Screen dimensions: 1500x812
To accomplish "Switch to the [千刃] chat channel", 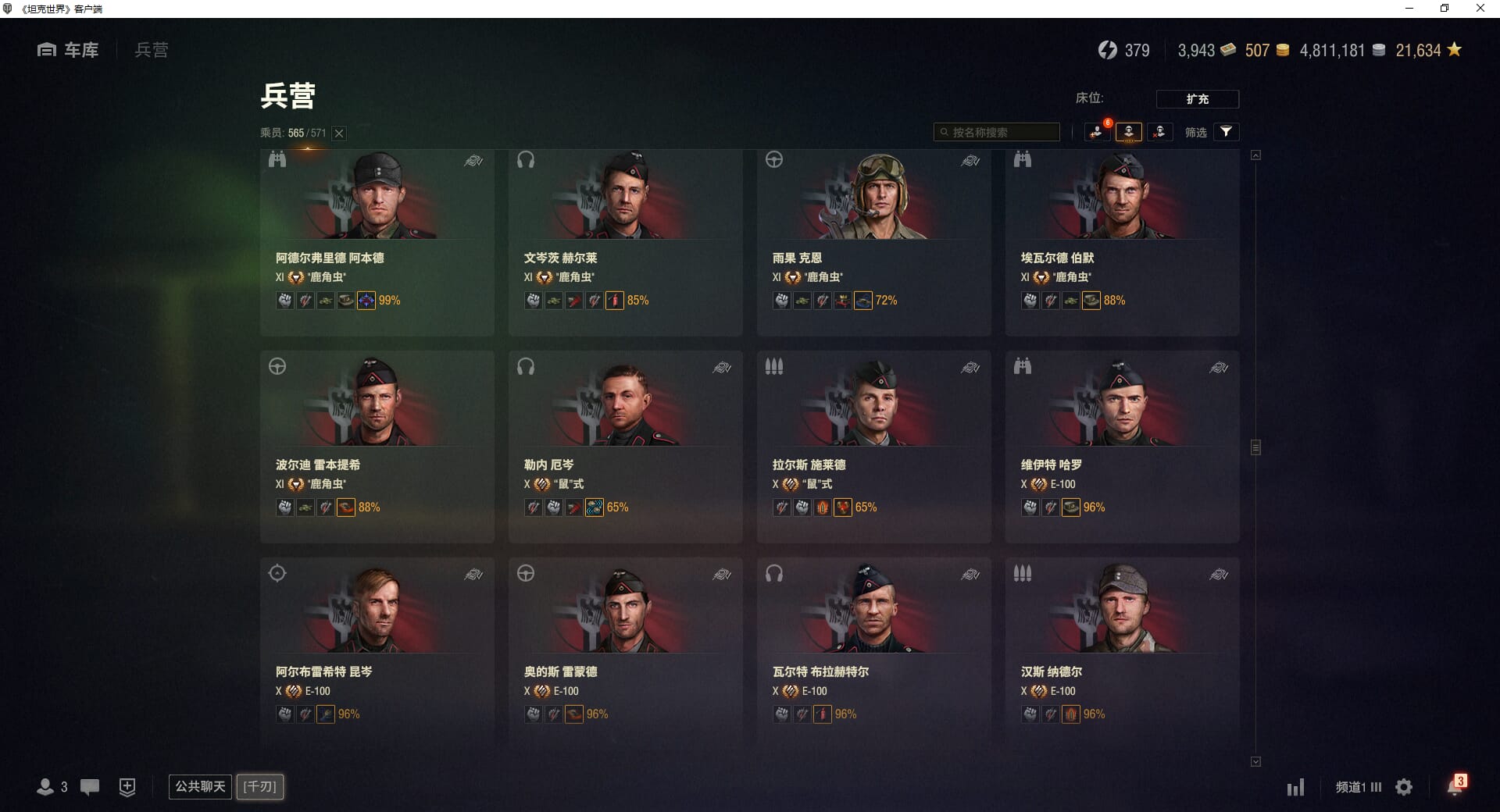I will point(260,786).
